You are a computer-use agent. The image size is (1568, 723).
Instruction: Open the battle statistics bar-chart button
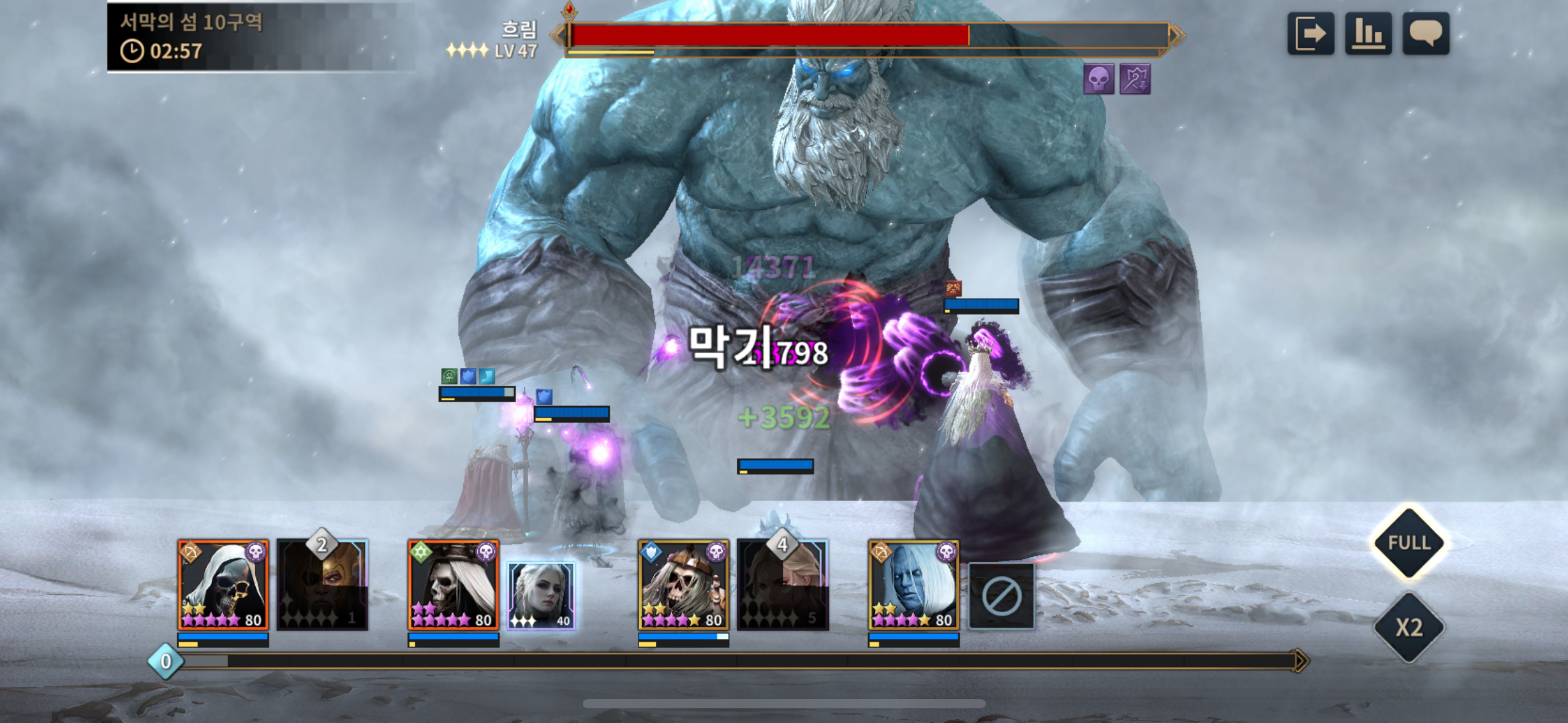(x=1368, y=34)
